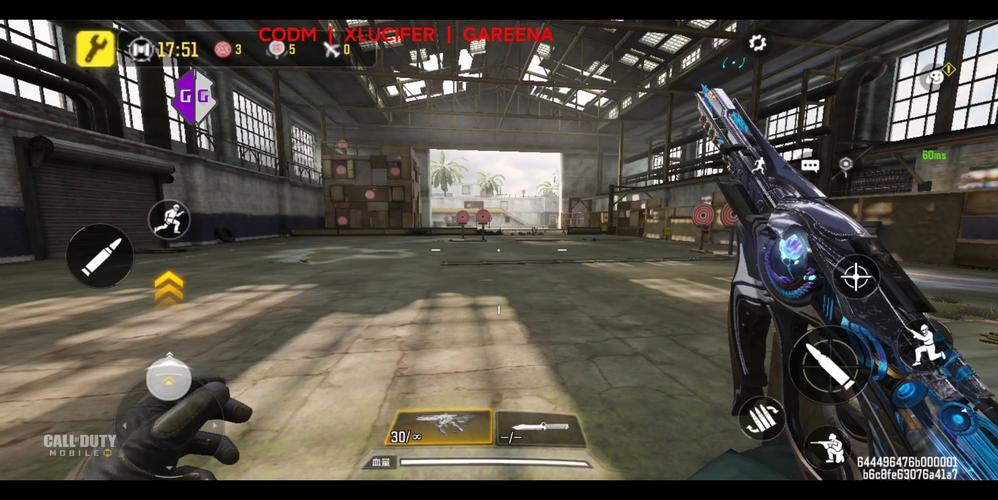This screenshot has height=500, width=998.
Task: Tap the purple GG overlay icon
Action: tap(192, 97)
